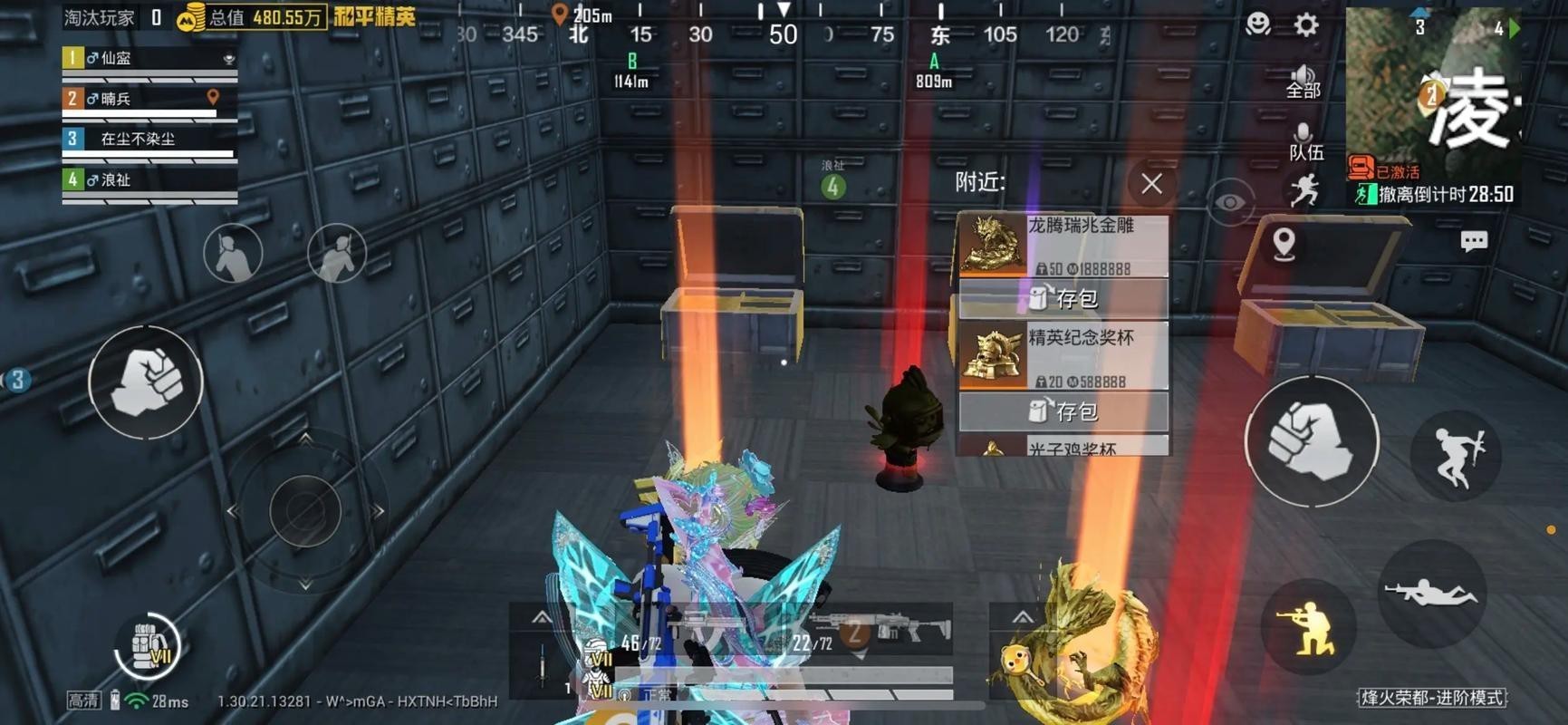The height and width of the screenshot is (725, 1568).
Task: Tap the free-look eye icon
Action: 1228,201
